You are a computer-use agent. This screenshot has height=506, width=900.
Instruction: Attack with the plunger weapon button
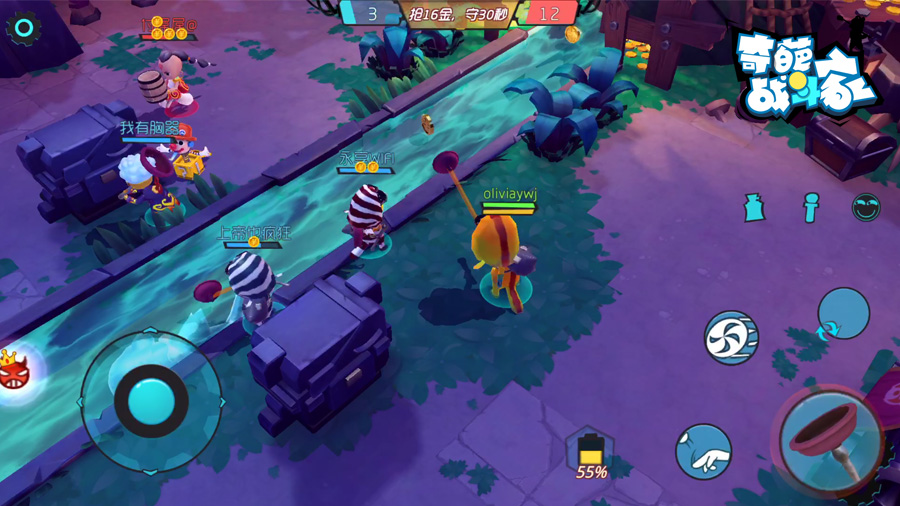coord(833,440)
